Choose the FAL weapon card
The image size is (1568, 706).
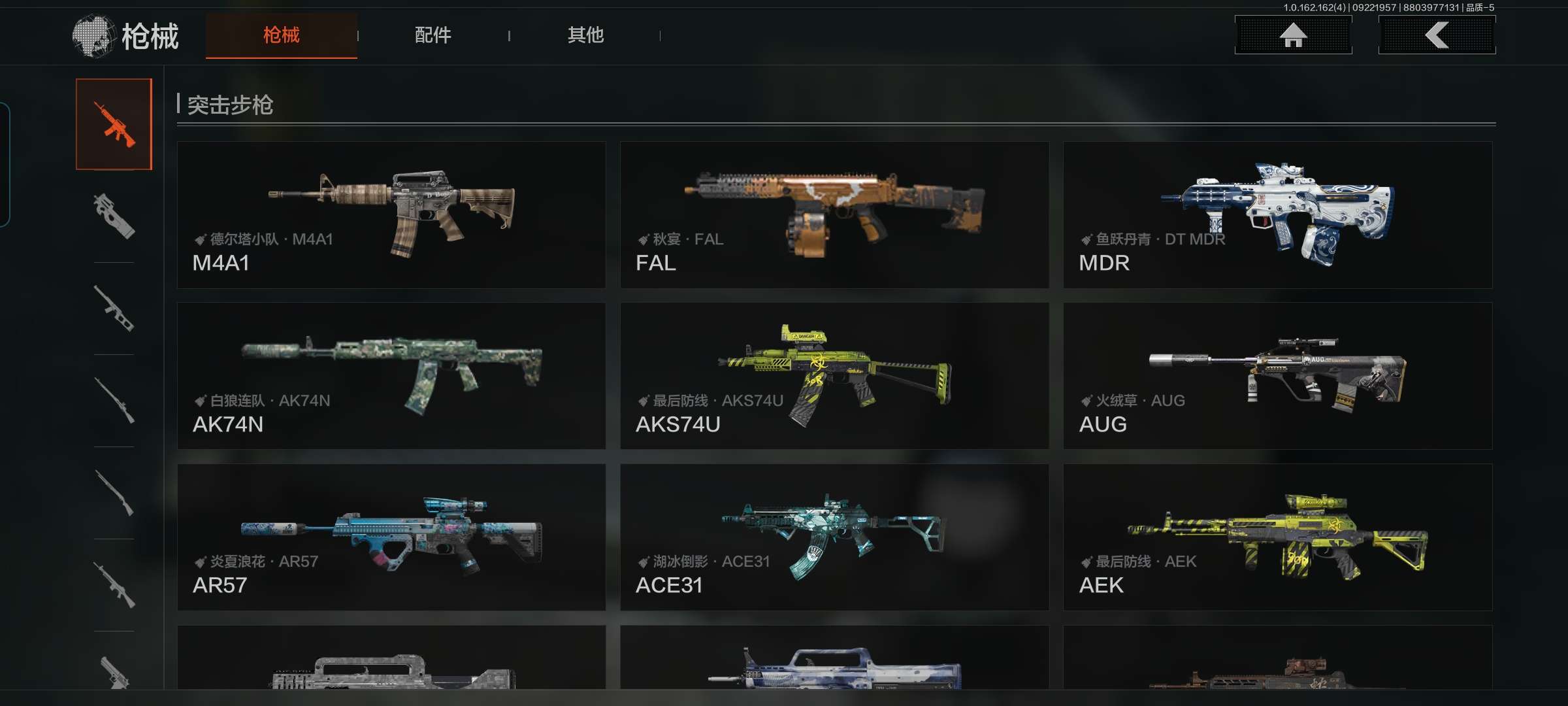point(834,215)
